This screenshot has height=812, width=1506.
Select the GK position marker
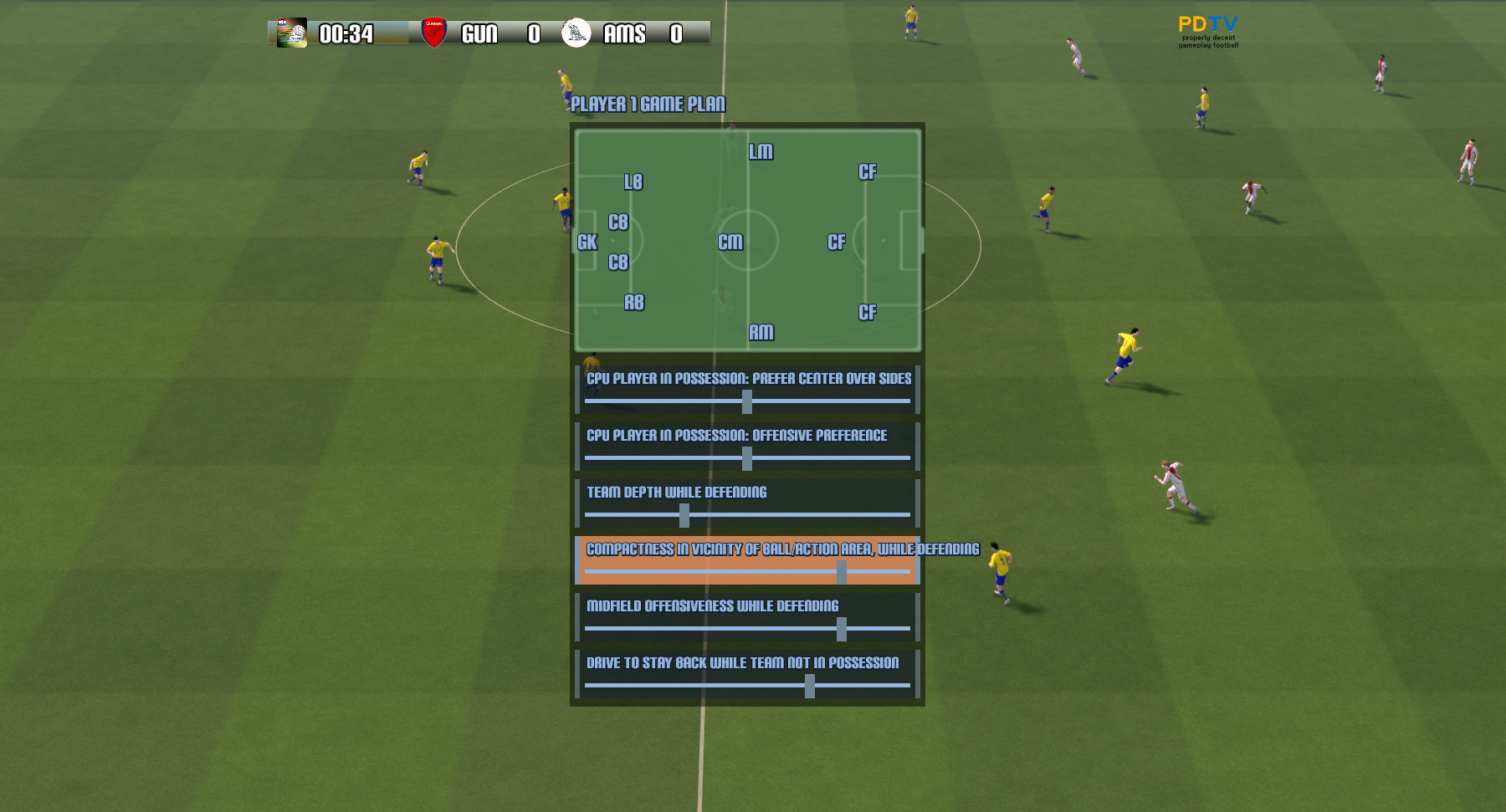click(x=587, y=243)
